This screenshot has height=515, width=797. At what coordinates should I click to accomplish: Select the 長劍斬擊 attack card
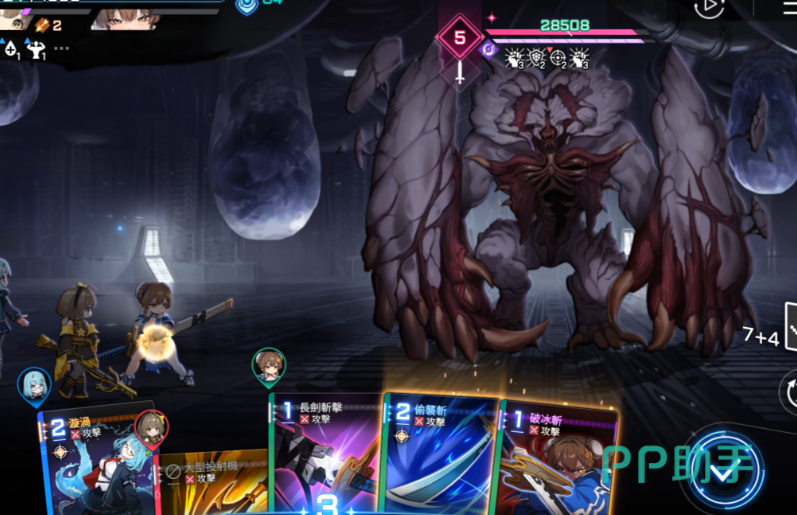click(325, 455)
